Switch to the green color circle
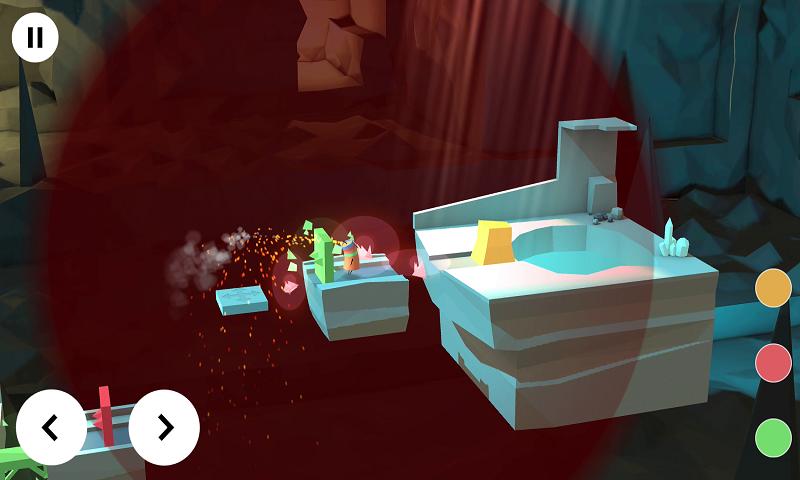Viewport: 800px width, 480px height. (773, 437)
